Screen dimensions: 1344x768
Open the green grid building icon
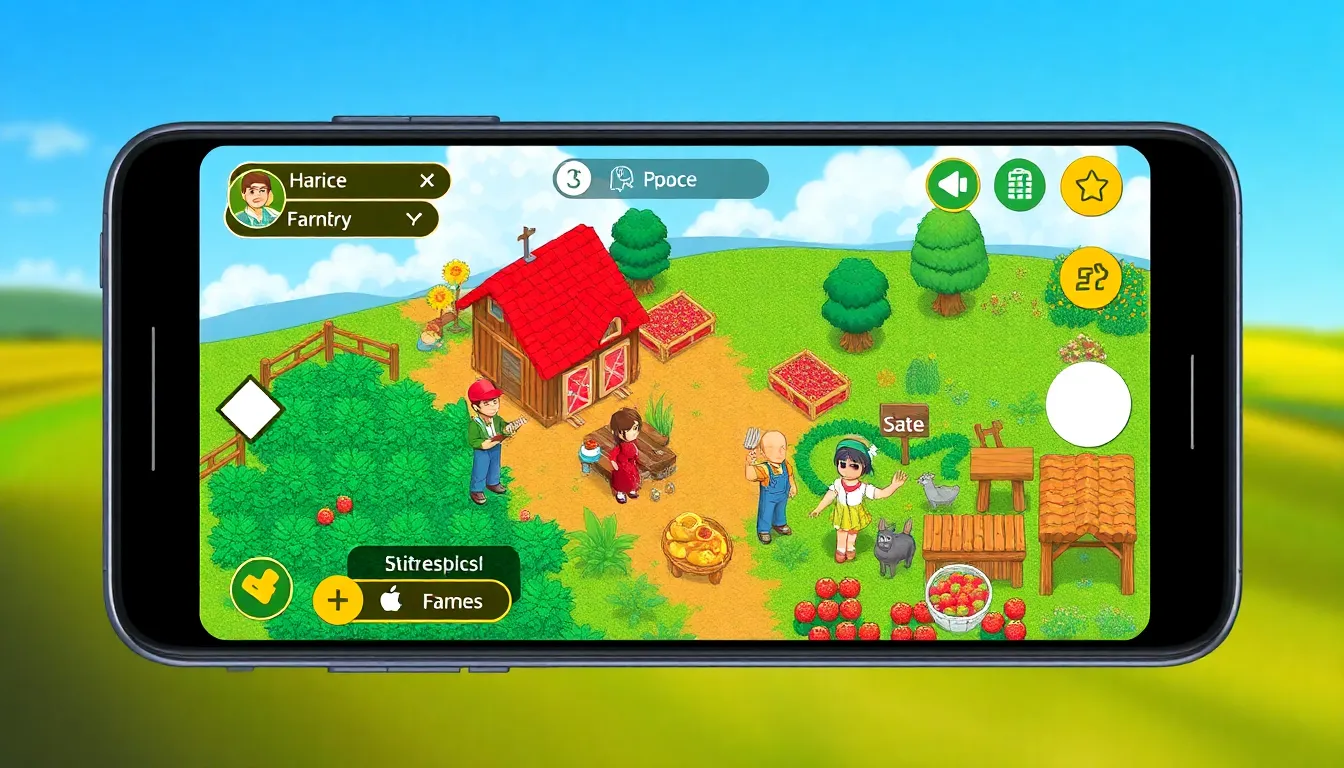(x=1019, y=185)
